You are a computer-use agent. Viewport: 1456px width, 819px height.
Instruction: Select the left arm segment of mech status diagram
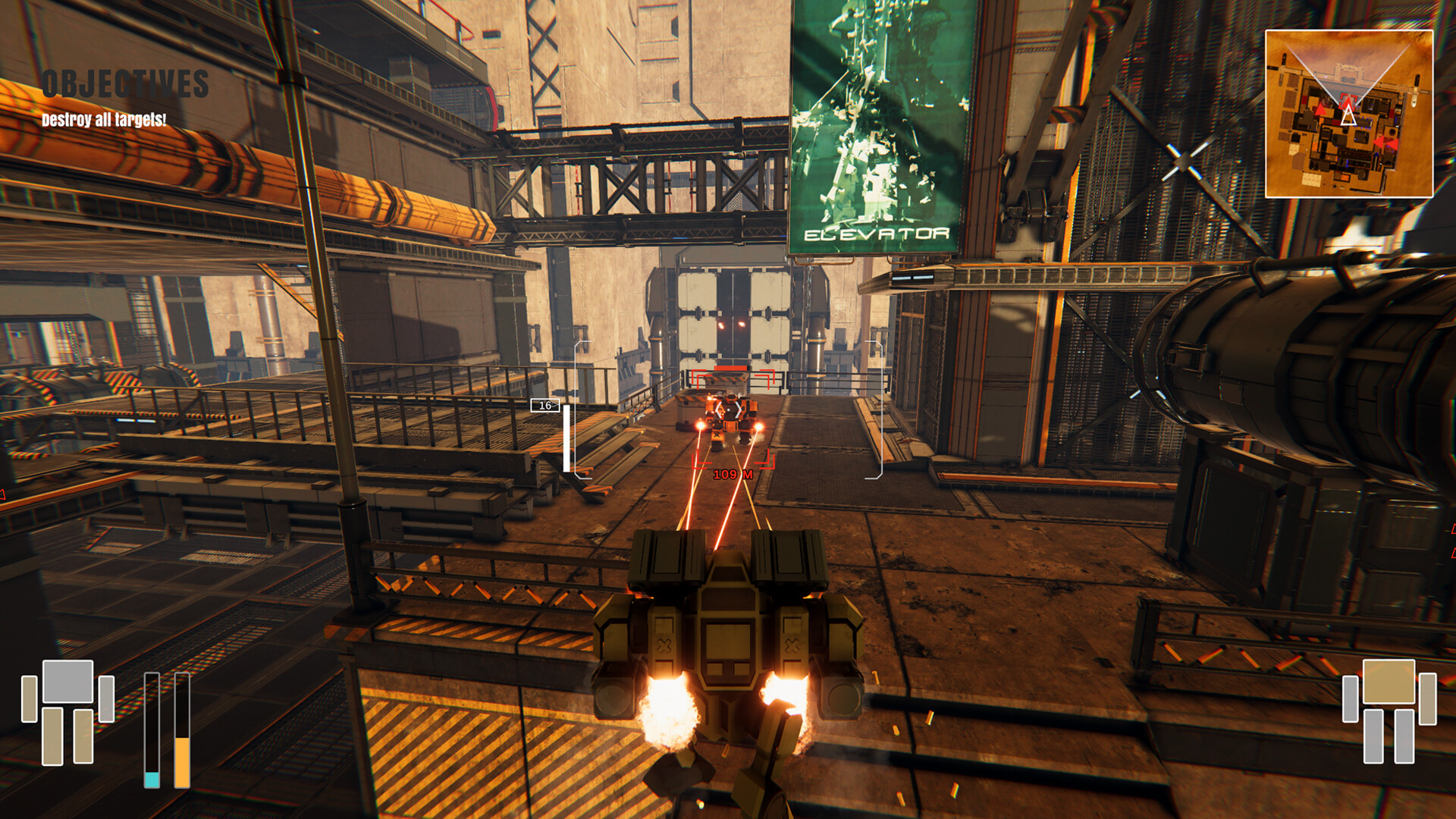coord(29,699)
